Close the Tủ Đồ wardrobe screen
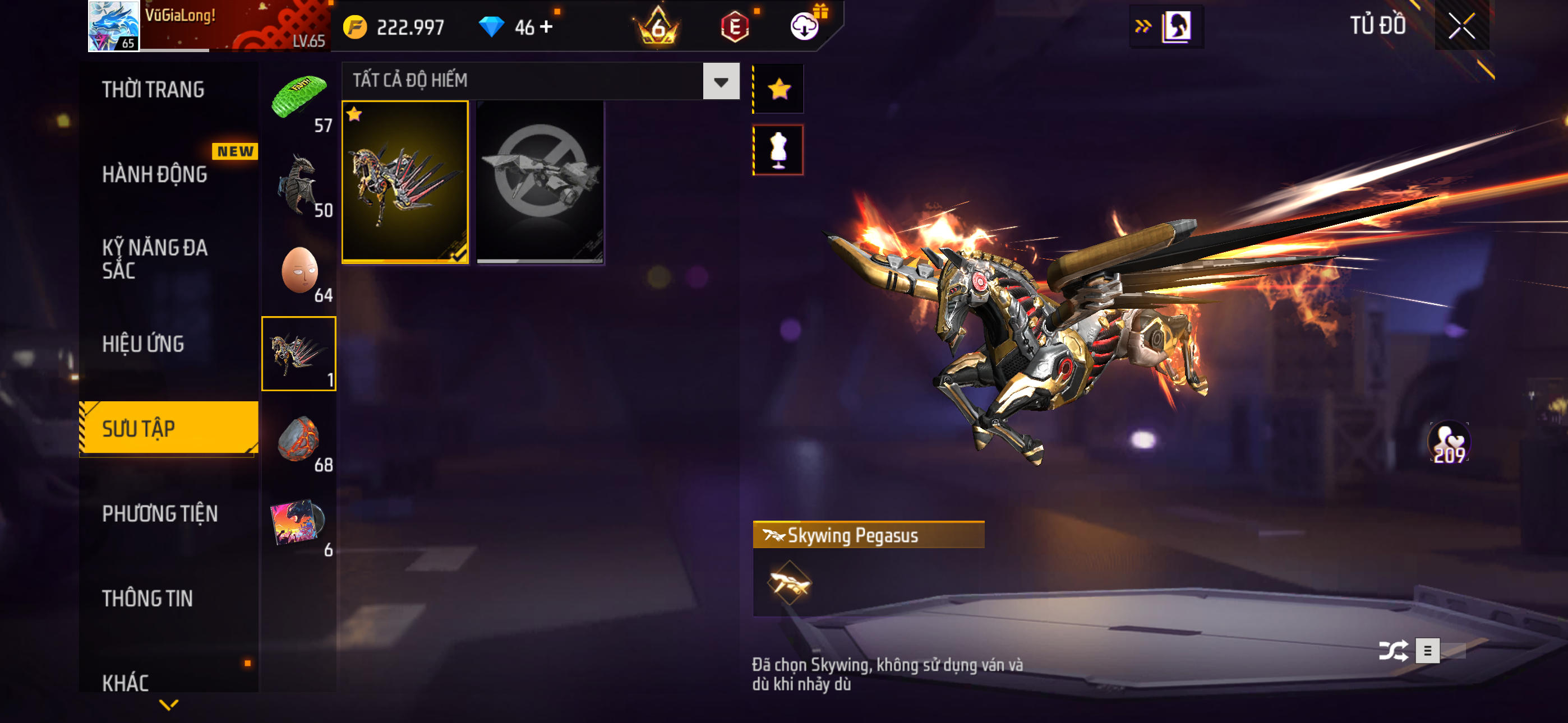The image size is (1568, 723). [x=1461, y=26]
